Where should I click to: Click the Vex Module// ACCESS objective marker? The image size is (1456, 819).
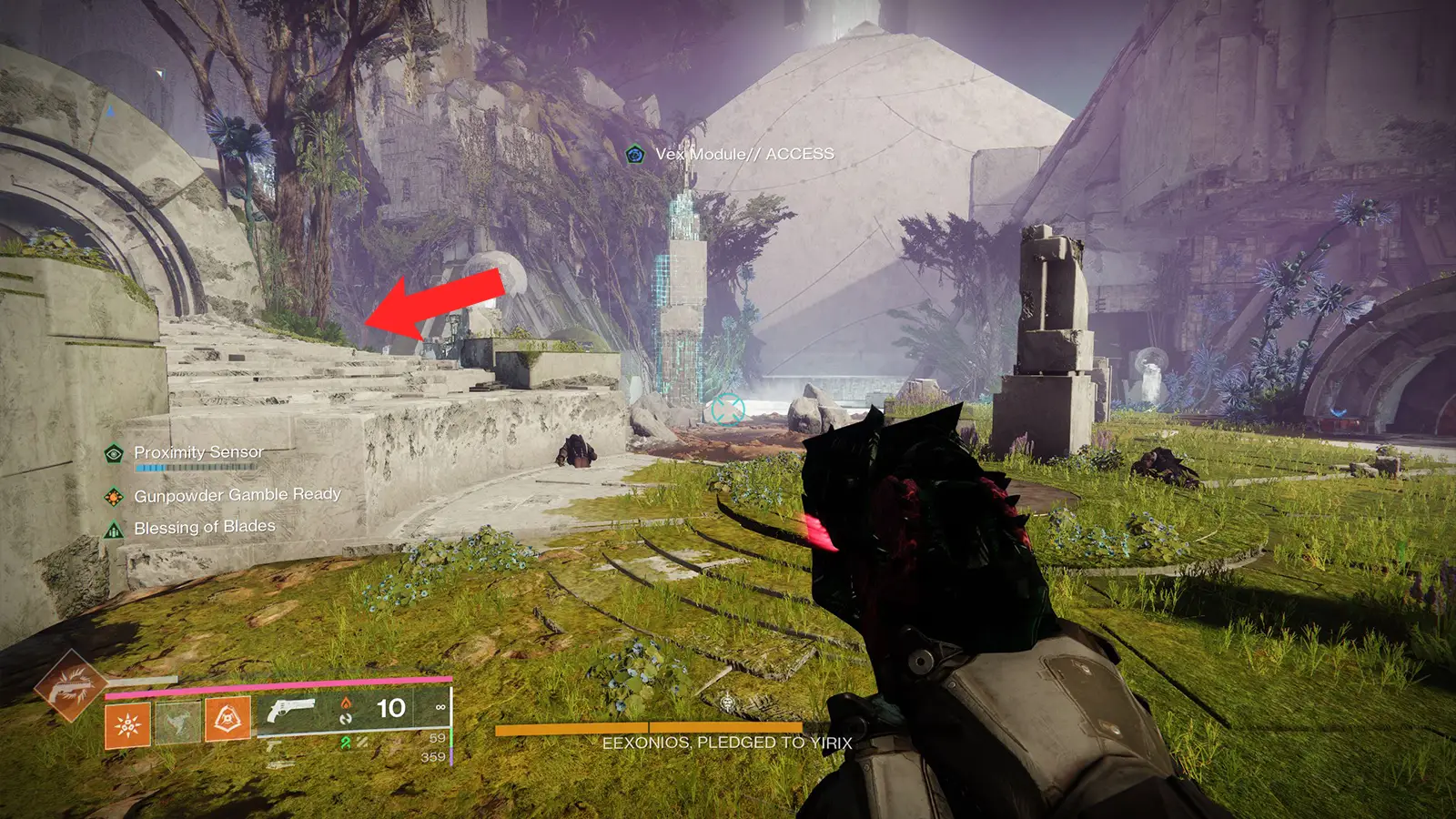point(634,154)
